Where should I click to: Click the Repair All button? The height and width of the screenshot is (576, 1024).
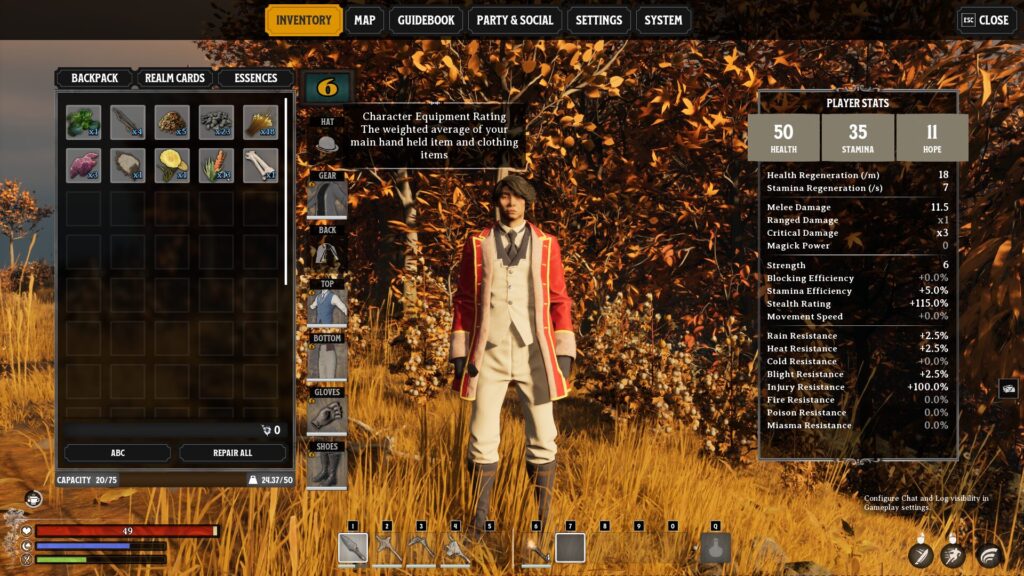click(232, 453)
